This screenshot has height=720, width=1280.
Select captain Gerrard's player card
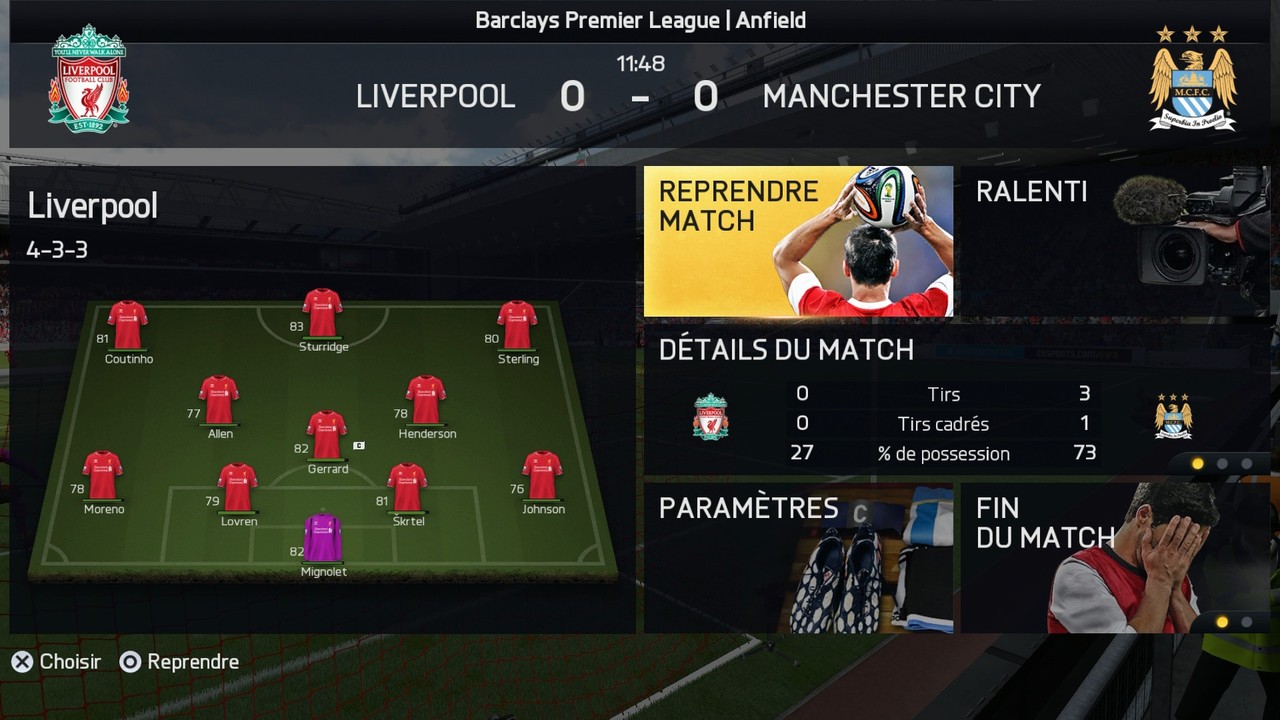[327, 436]
